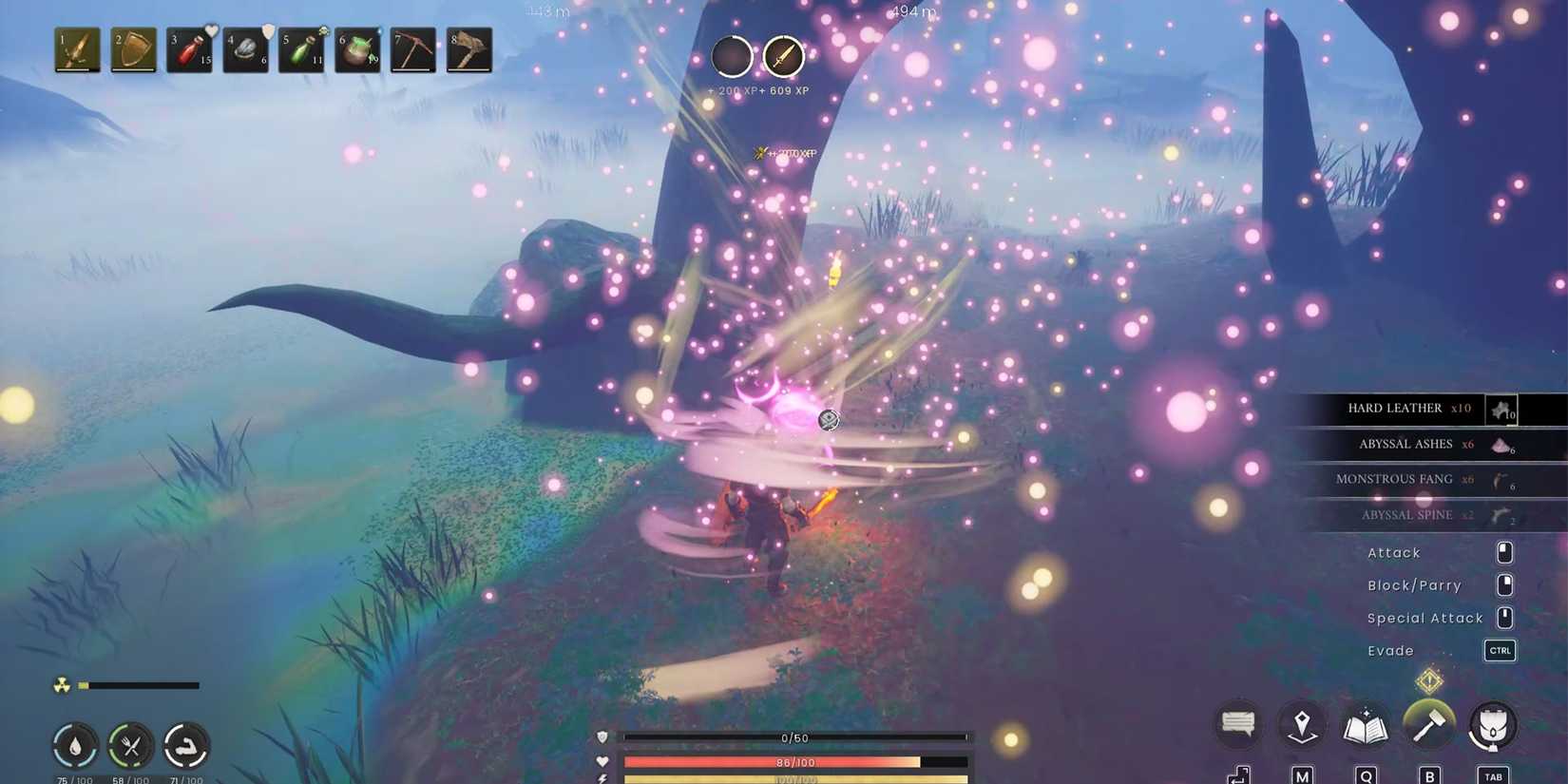Select the shield in hotbar slot 2

[x=132, y=49]
